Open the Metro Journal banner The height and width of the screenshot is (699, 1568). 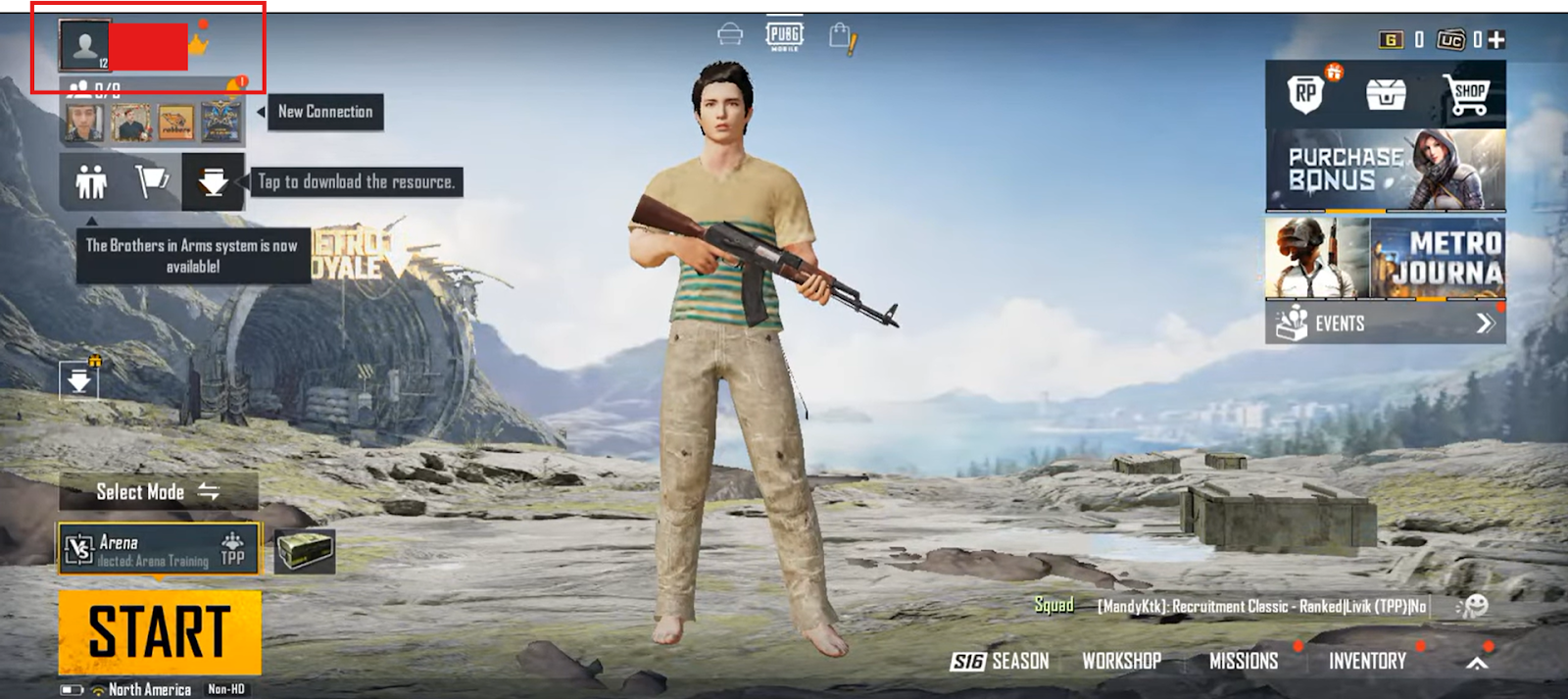[x=1385, y=258]
